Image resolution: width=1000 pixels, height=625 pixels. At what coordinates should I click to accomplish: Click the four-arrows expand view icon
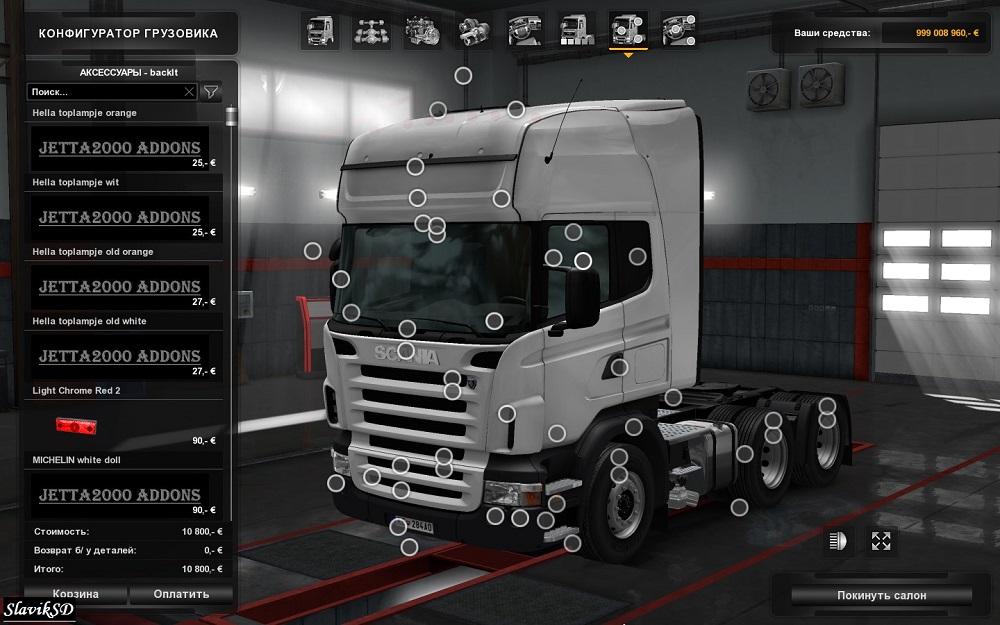881,541
